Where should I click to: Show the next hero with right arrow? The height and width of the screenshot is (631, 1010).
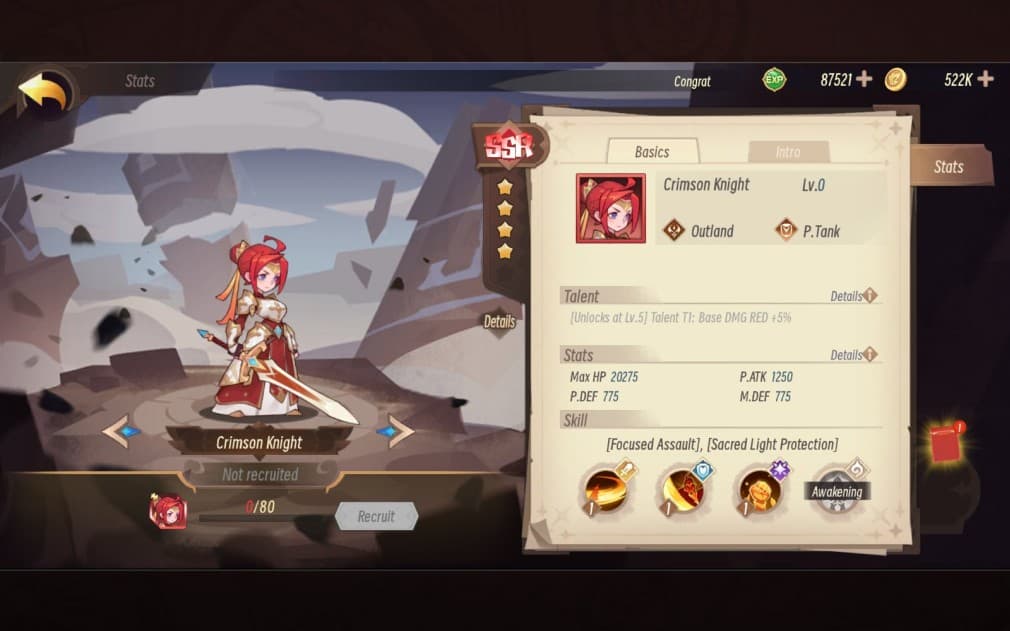click(395, 432)
